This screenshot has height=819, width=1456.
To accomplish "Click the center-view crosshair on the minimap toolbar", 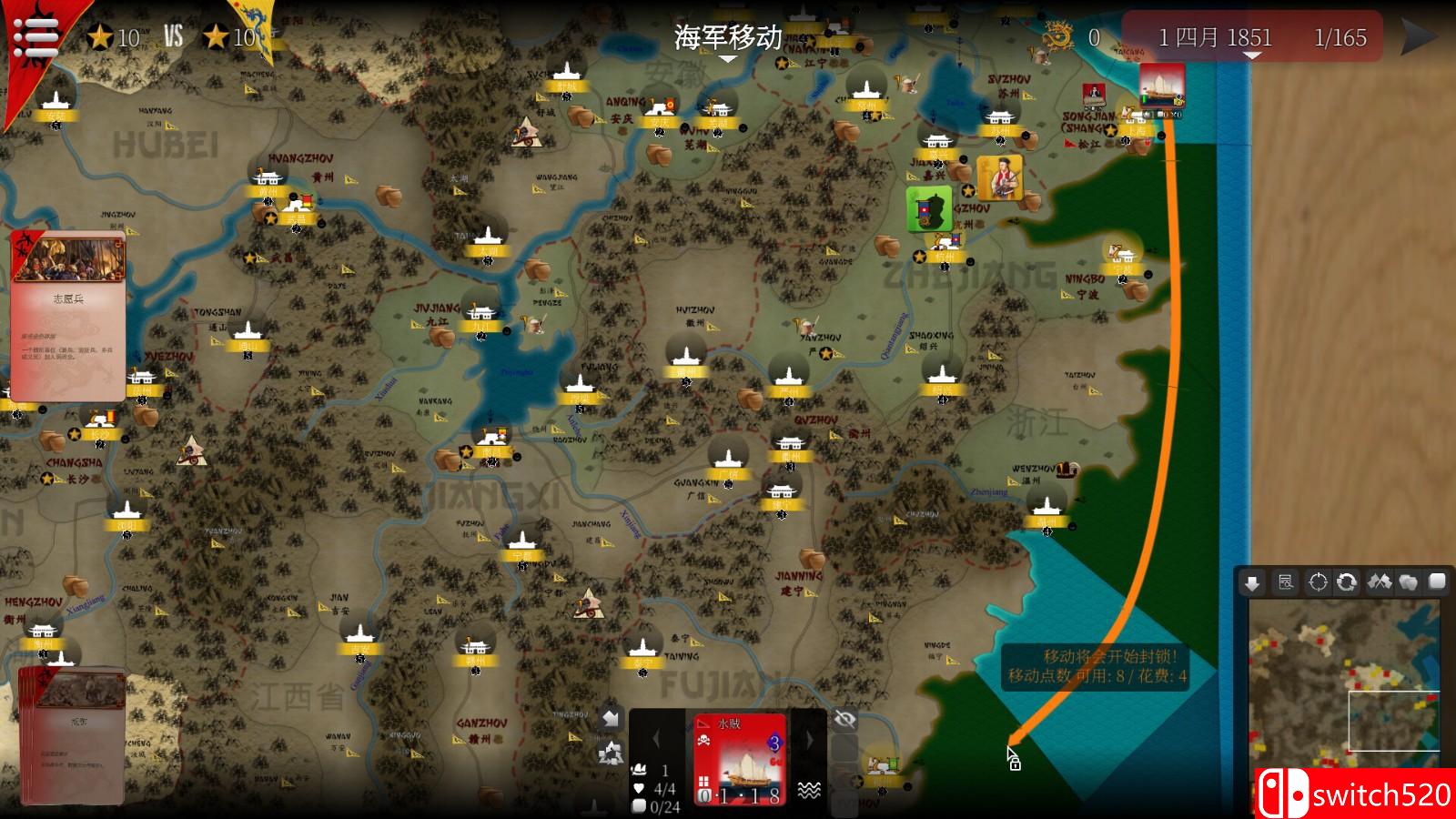I will click(1318, 581).
